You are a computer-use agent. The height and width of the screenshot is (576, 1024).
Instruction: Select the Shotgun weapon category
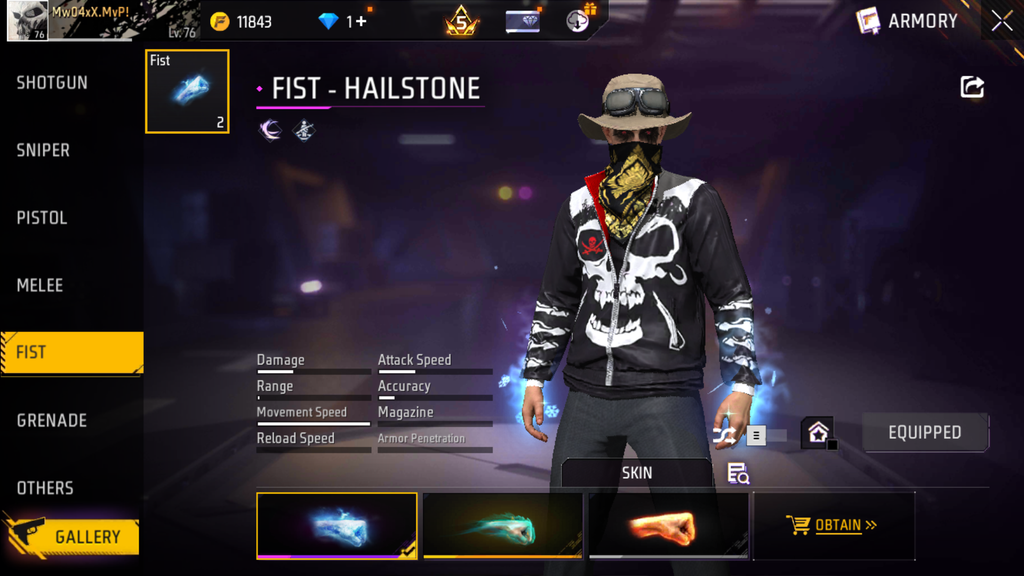pos(52,83)
